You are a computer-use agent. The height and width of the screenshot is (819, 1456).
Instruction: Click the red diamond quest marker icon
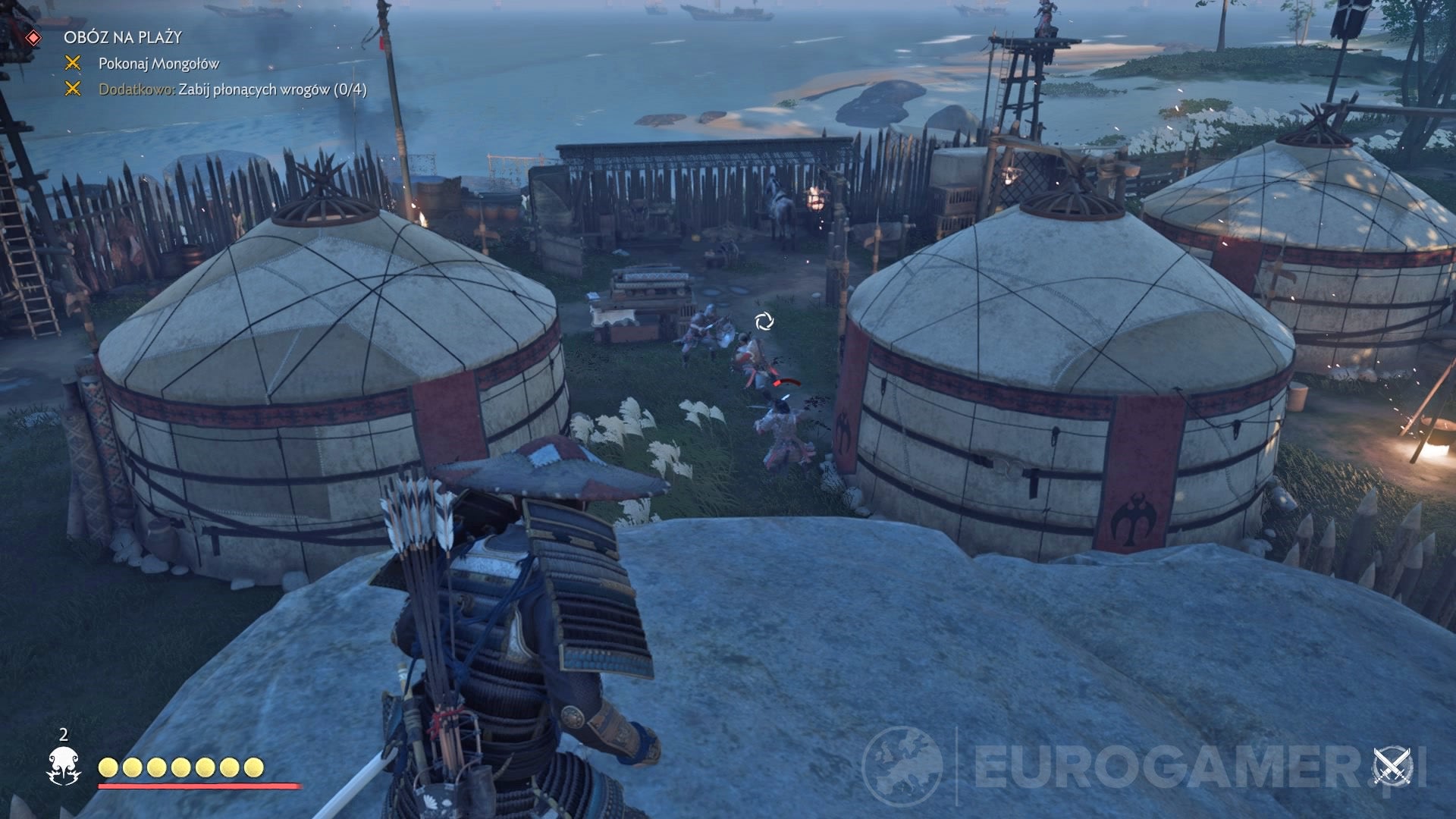point(33,37)
